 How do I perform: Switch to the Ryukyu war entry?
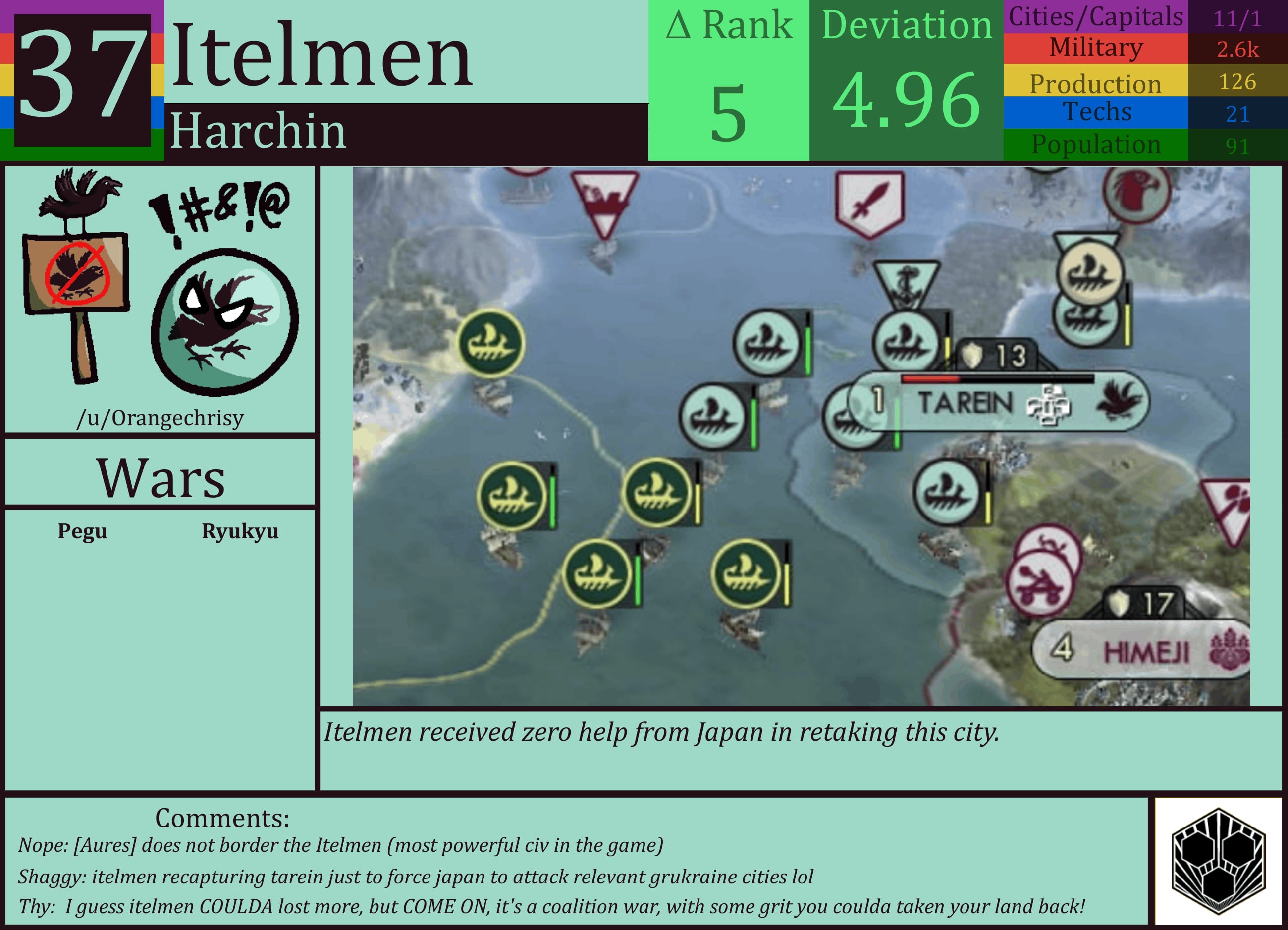[x=241, y=532]
